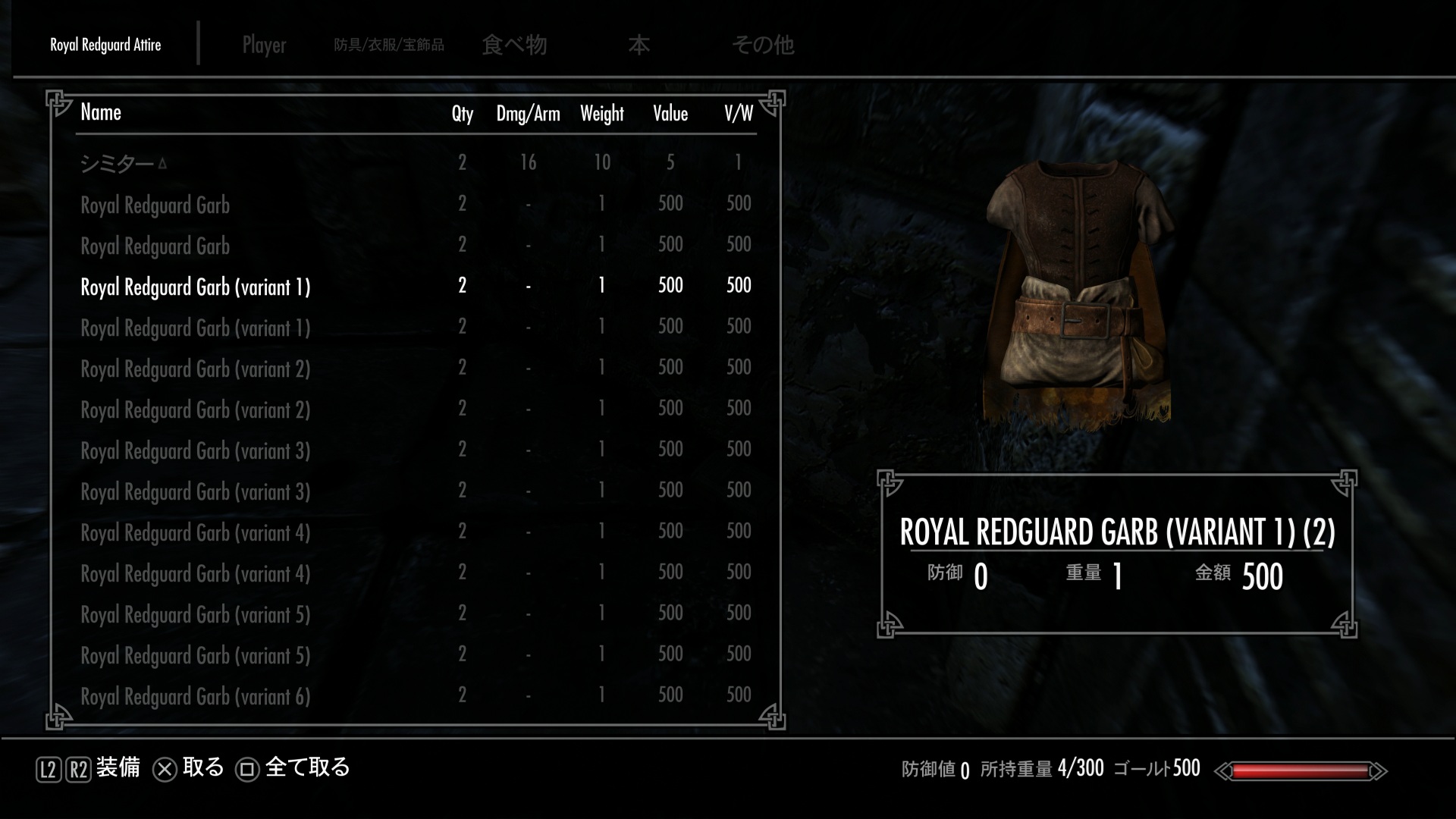Choose the highlighted Royal Redguard Garb (variant 1)
Image resolution: width=1456 pixels, height=819 pixels.
[x=195, y=287]
